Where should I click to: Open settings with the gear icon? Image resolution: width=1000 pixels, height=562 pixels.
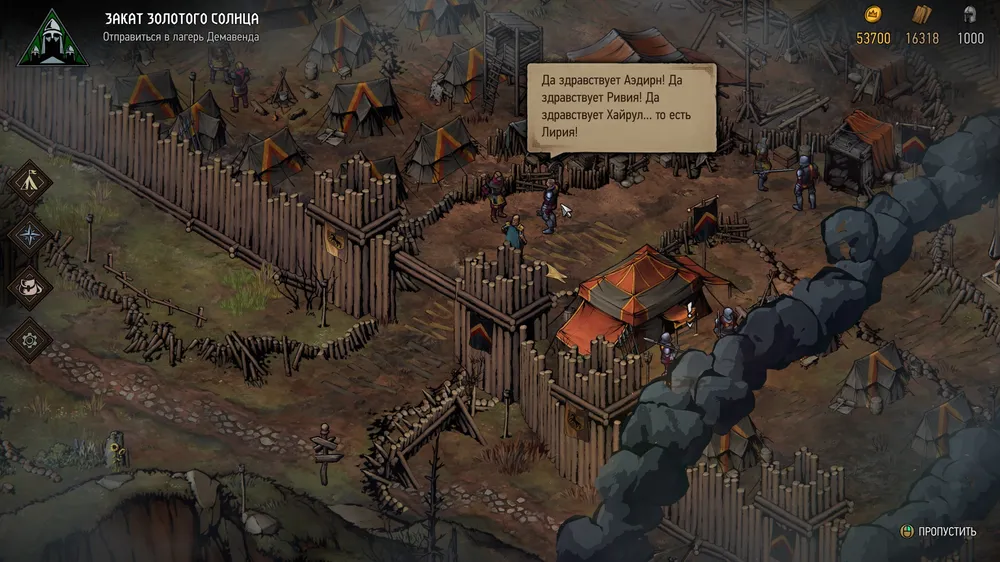tap(30, 339)
